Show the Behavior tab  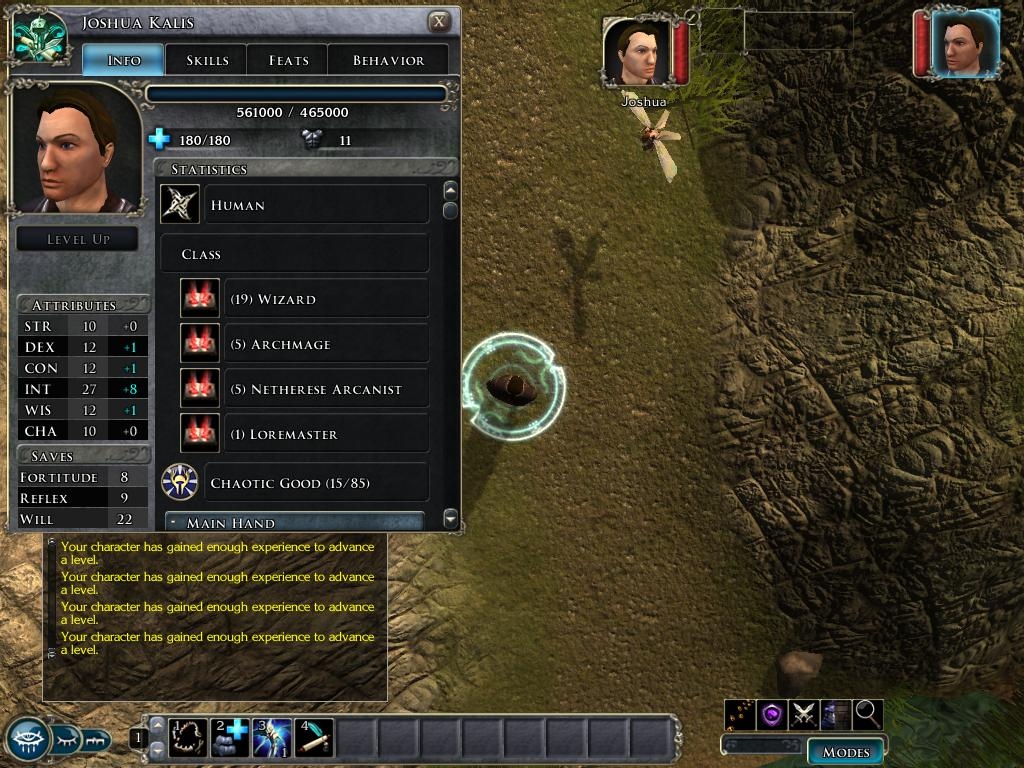pos(388,60)
